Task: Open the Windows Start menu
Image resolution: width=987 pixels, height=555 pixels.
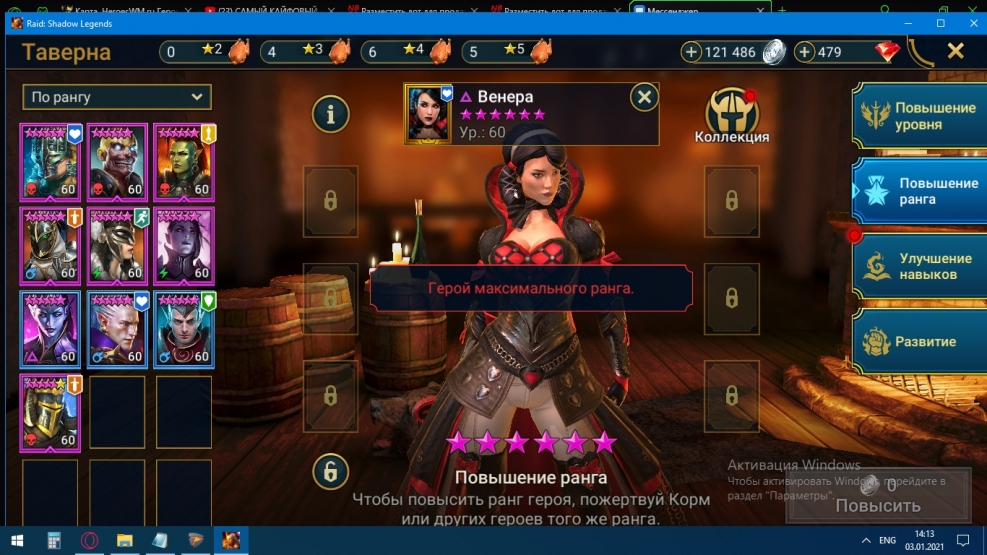Action: [x=17, y=540]
